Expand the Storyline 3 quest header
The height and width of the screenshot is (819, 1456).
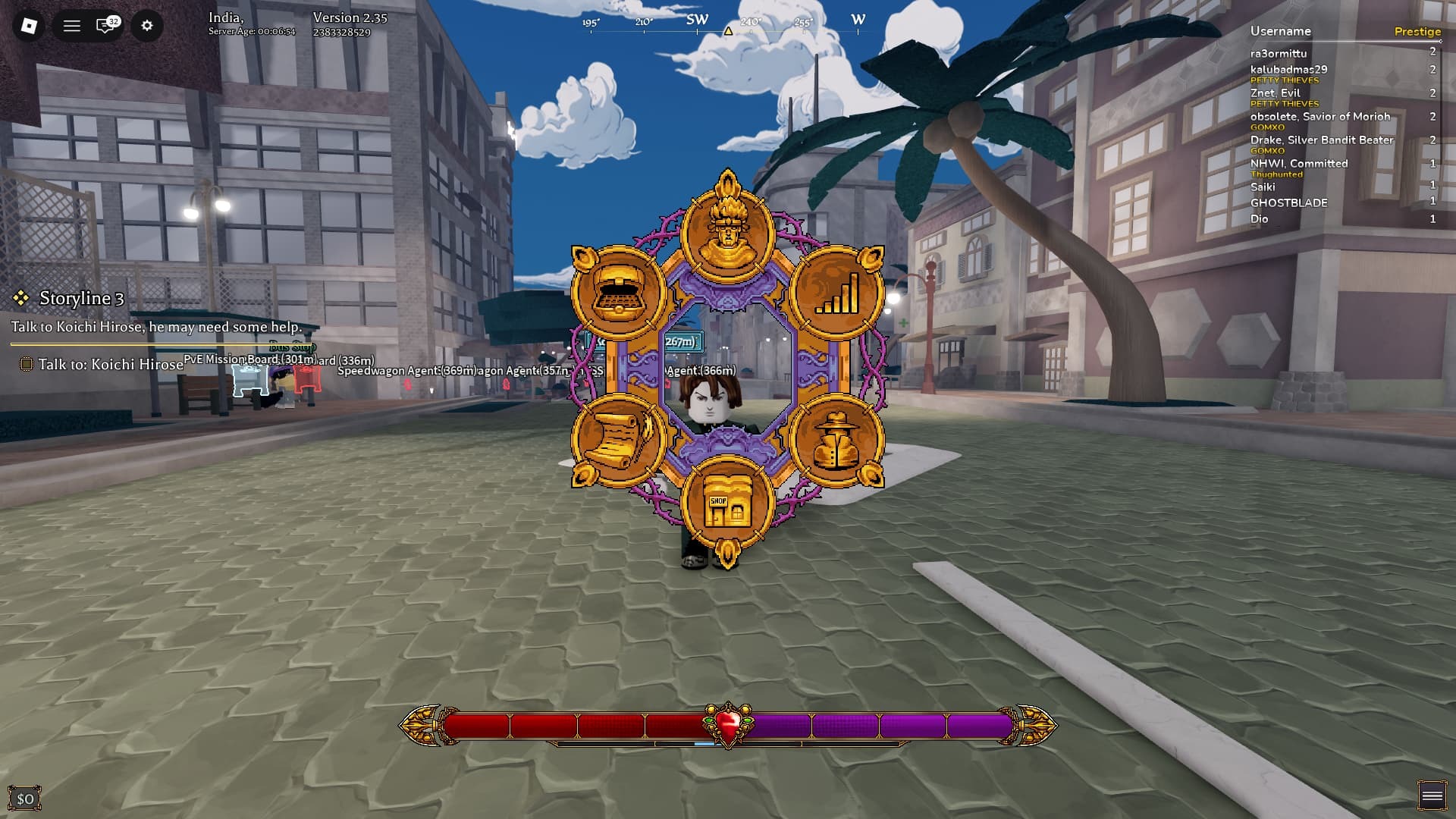[x=82, y=298]
